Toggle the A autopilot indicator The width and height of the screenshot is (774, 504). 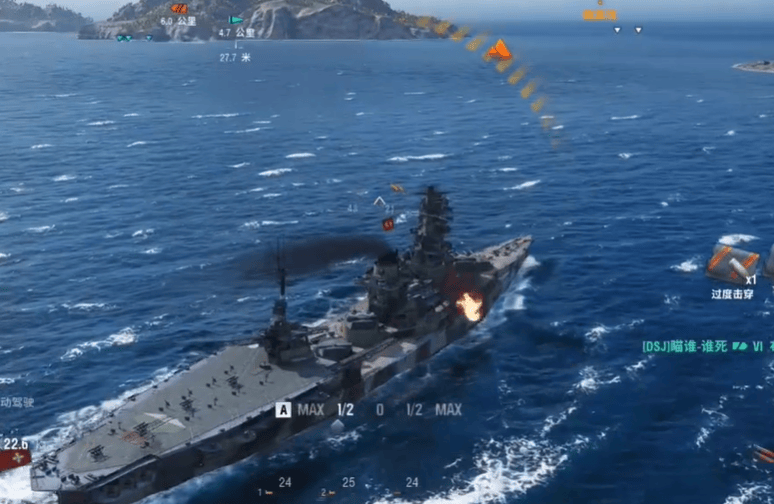(283, 409)
